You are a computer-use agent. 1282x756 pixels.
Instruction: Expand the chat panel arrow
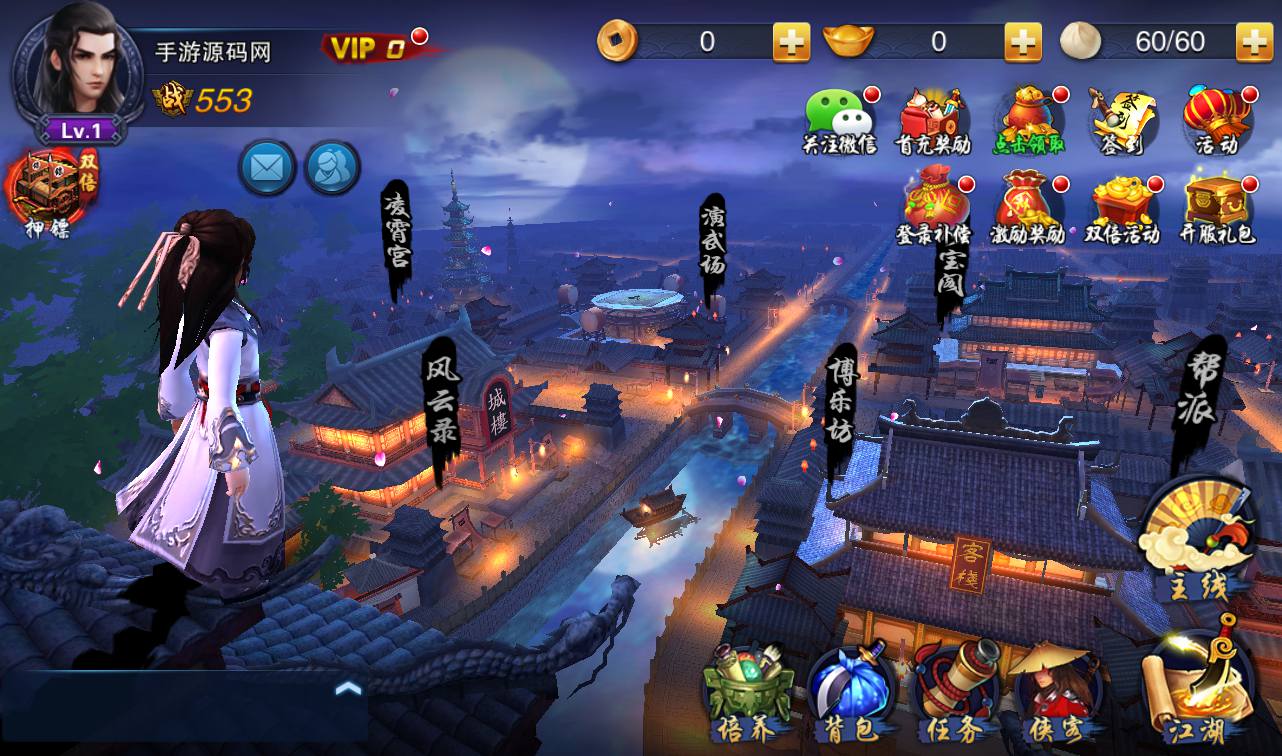coord(348,688)
